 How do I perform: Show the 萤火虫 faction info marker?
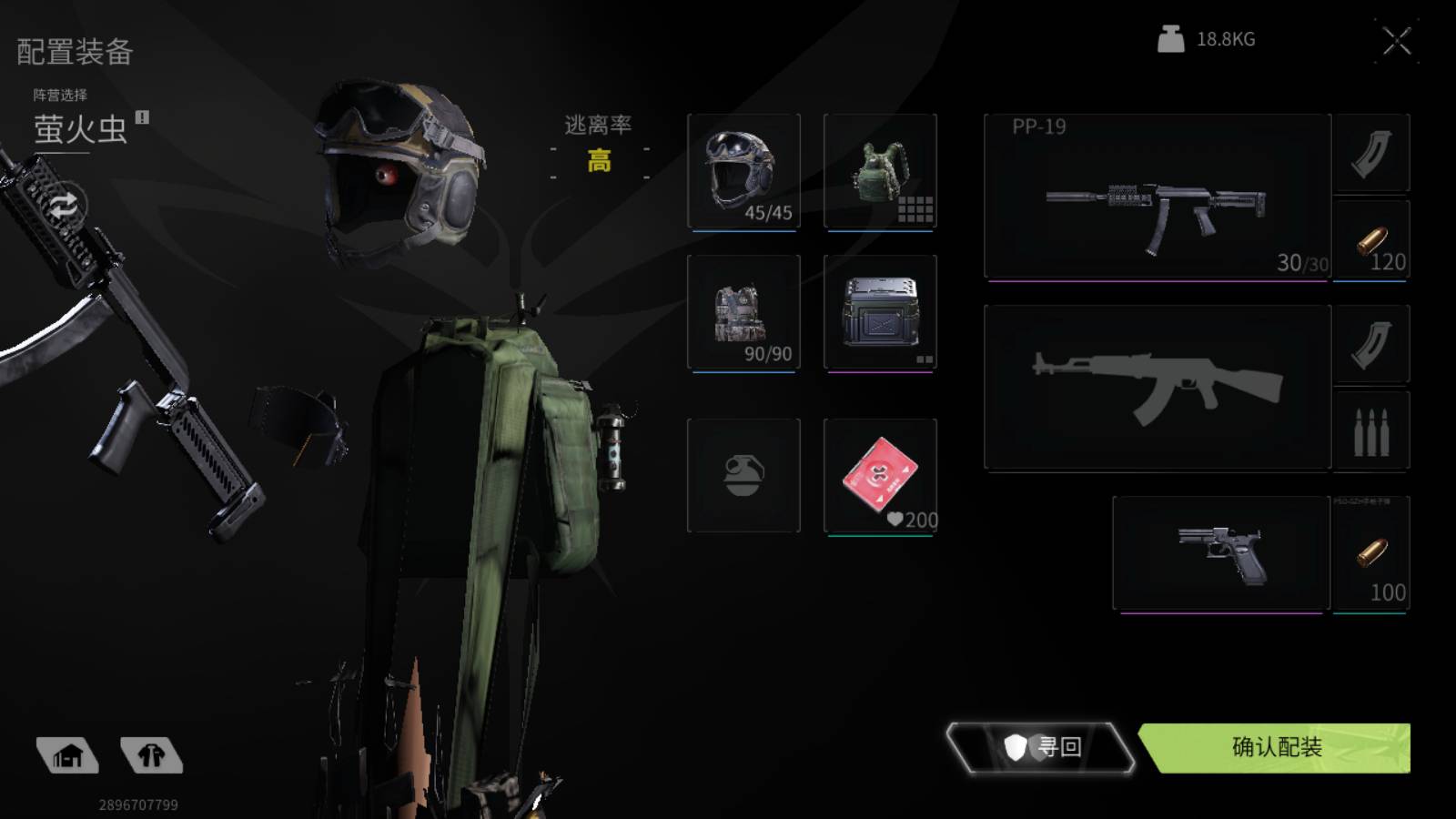(x=142, y=117)
